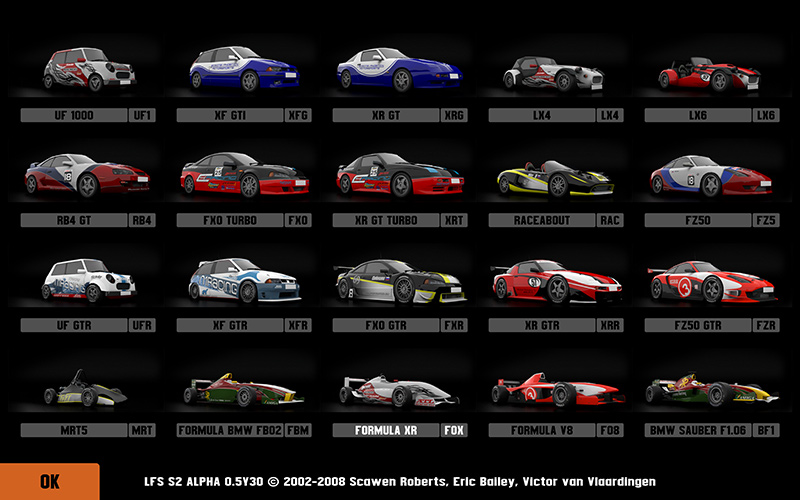Choose the UF GTR car

click(88, 282)
